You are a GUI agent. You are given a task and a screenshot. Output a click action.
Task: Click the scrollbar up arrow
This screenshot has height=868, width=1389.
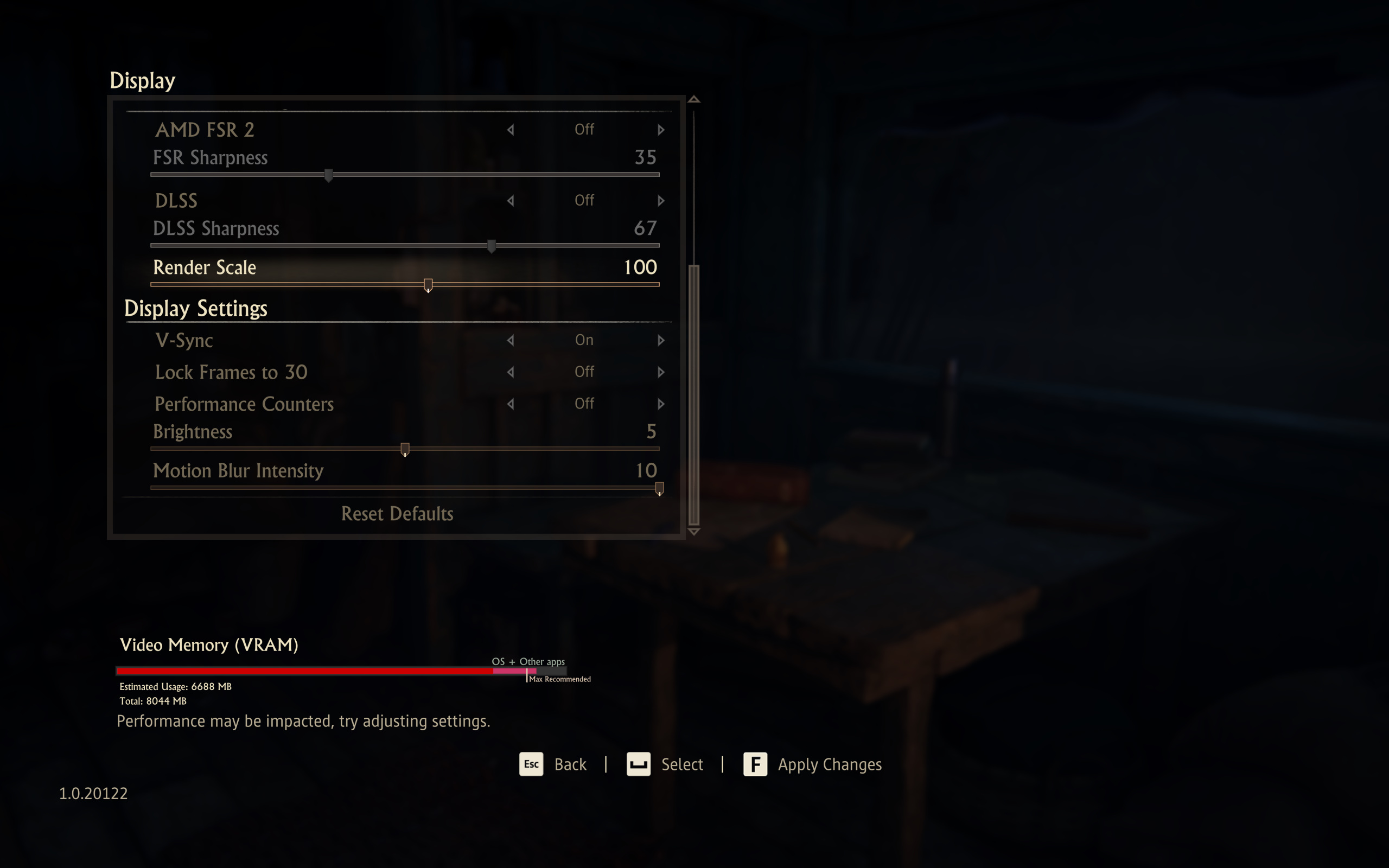pos(694,100)
